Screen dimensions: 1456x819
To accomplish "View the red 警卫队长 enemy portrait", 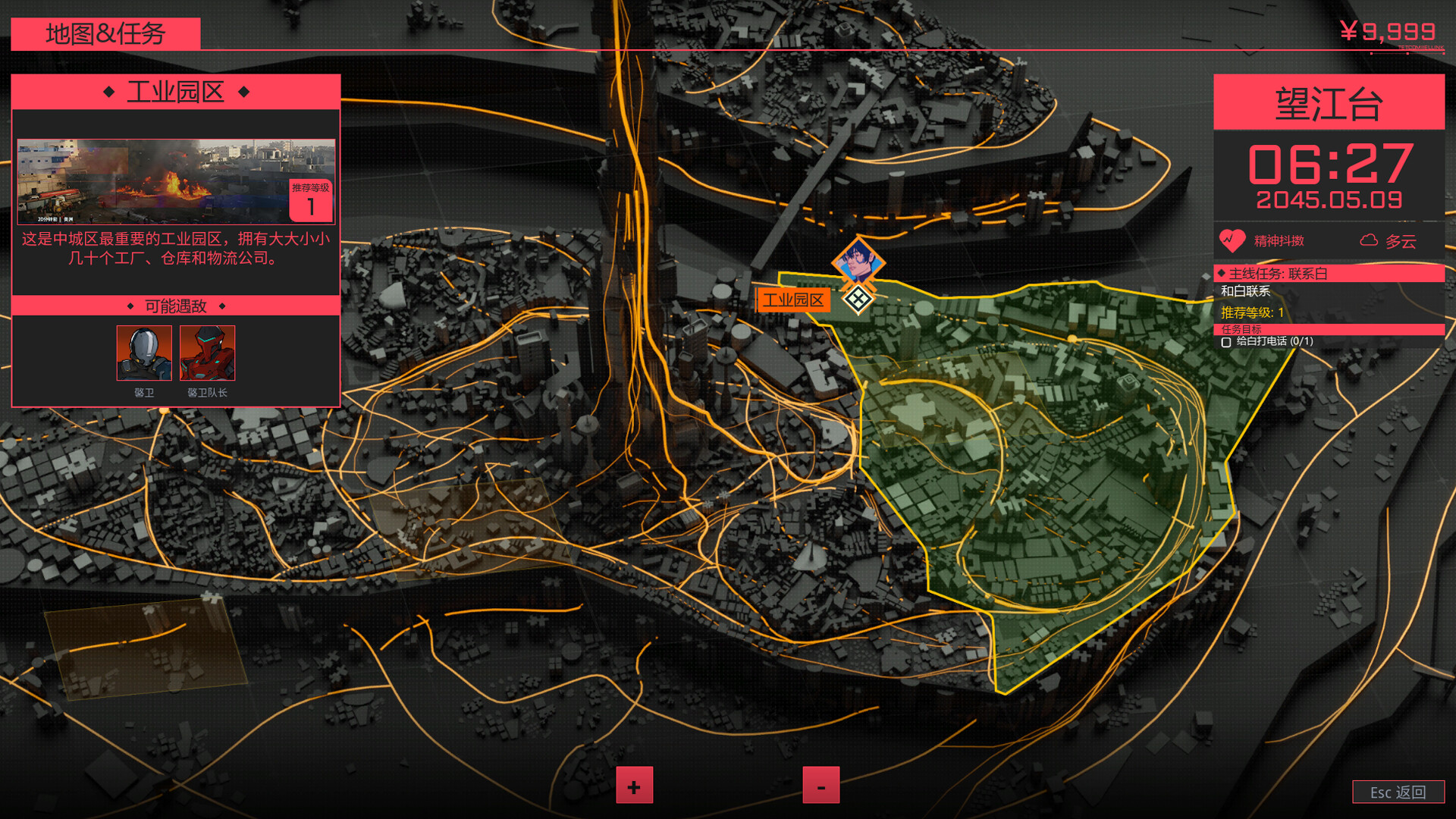I will 207,353.
